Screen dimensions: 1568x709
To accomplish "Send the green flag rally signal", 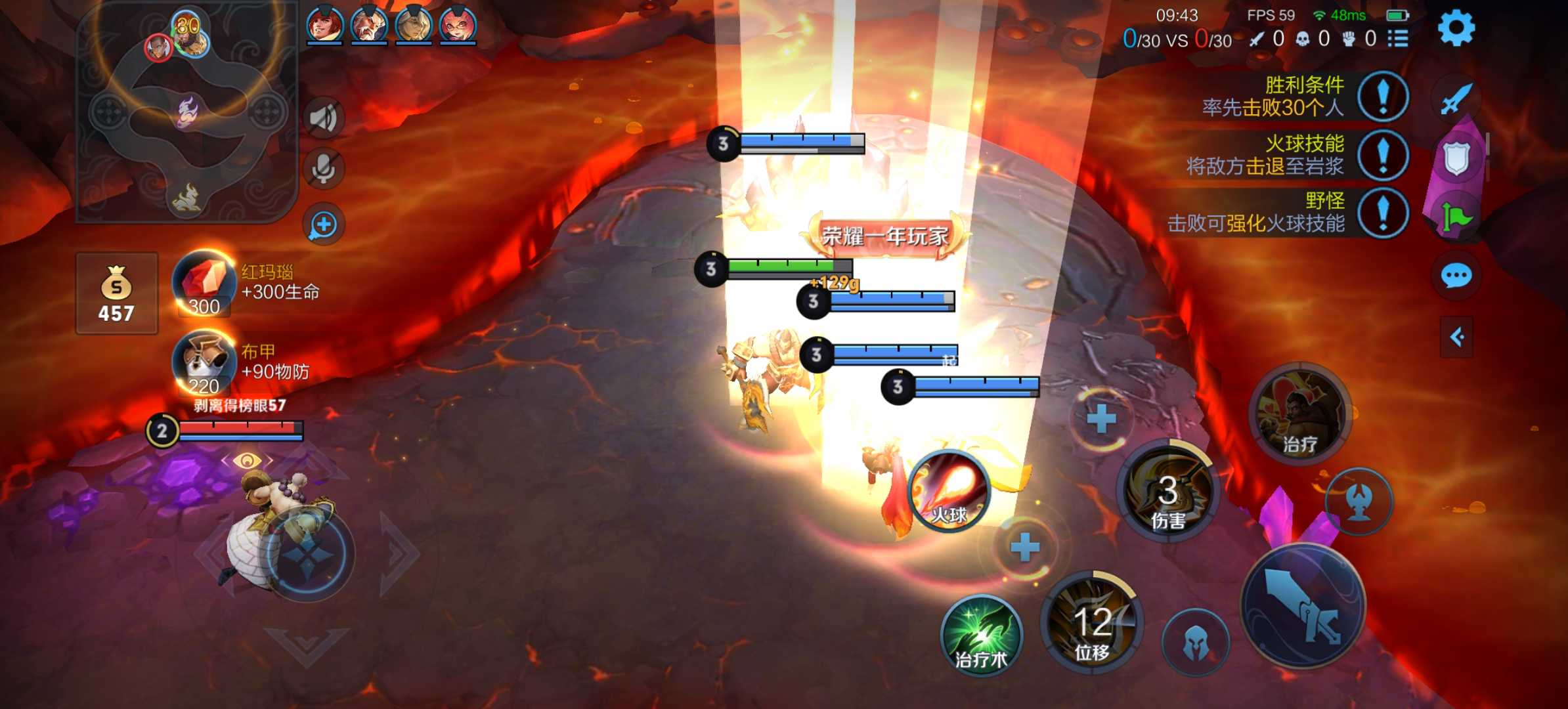I will (1456, 217).
